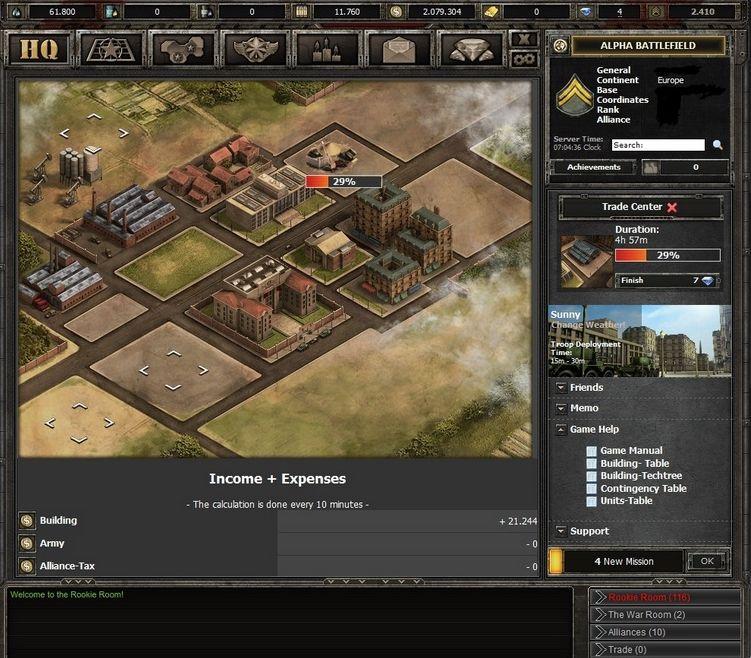751x658 pixels.
Task: Open the Game Manual link
Action: click(x=630, y=451)
